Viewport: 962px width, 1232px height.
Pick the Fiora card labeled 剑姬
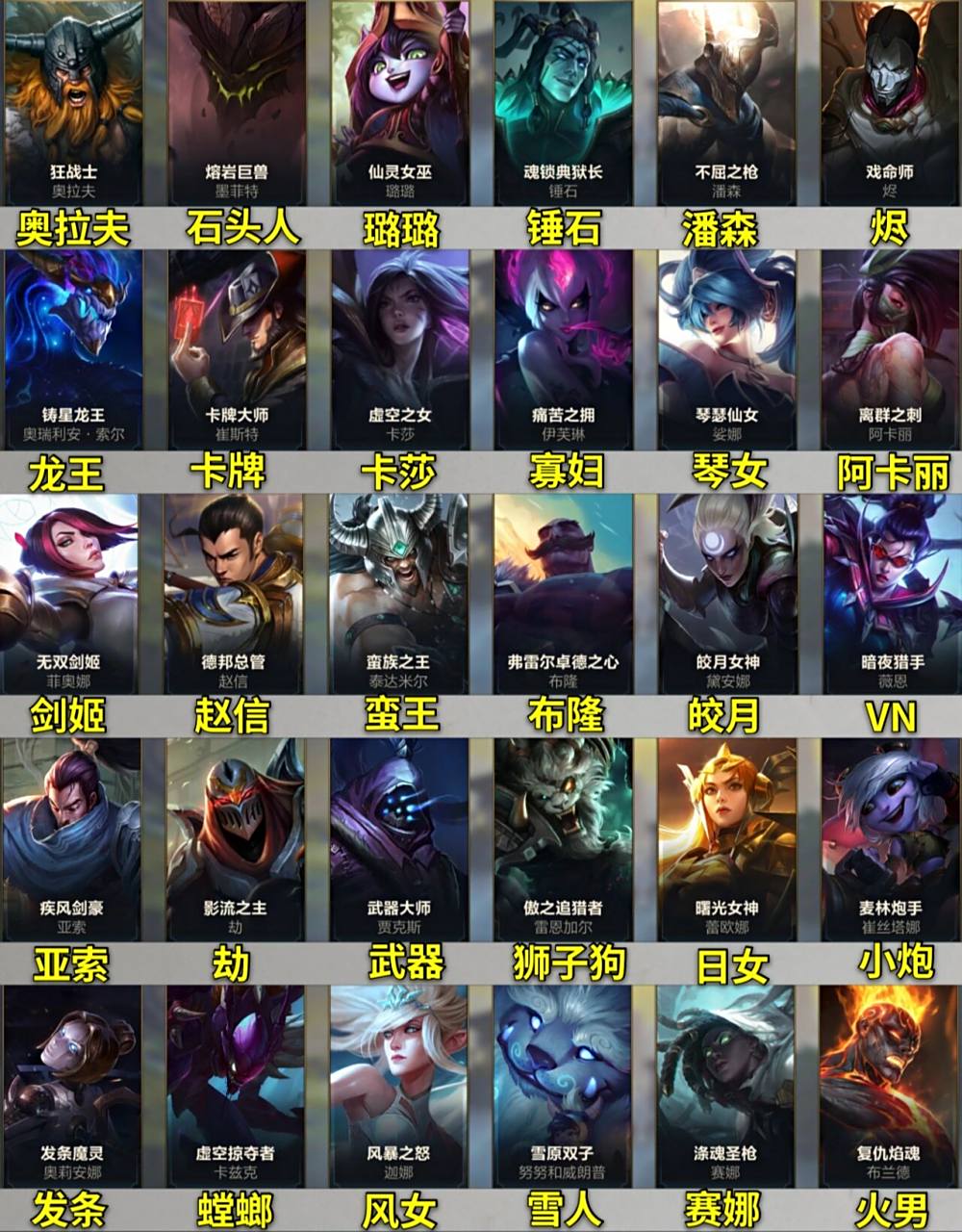71,593
